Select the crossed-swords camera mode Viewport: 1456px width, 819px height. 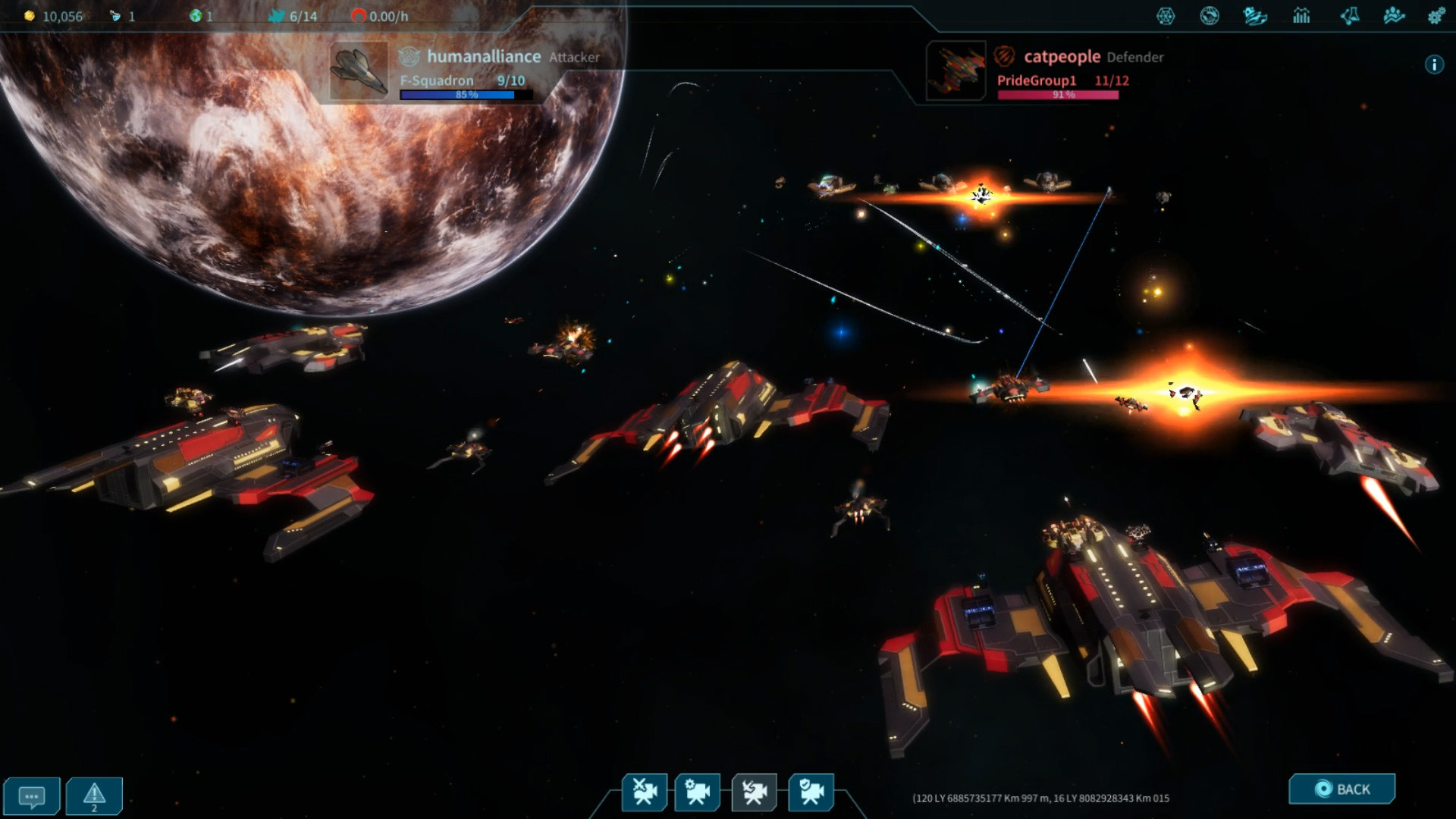point(645,792)
